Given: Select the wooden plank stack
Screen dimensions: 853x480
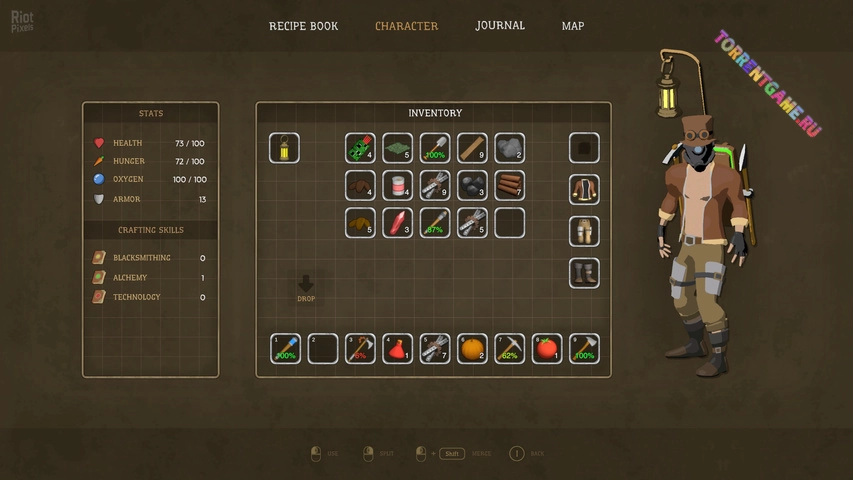Looking at the screenshot, I should tap(473, 148).
